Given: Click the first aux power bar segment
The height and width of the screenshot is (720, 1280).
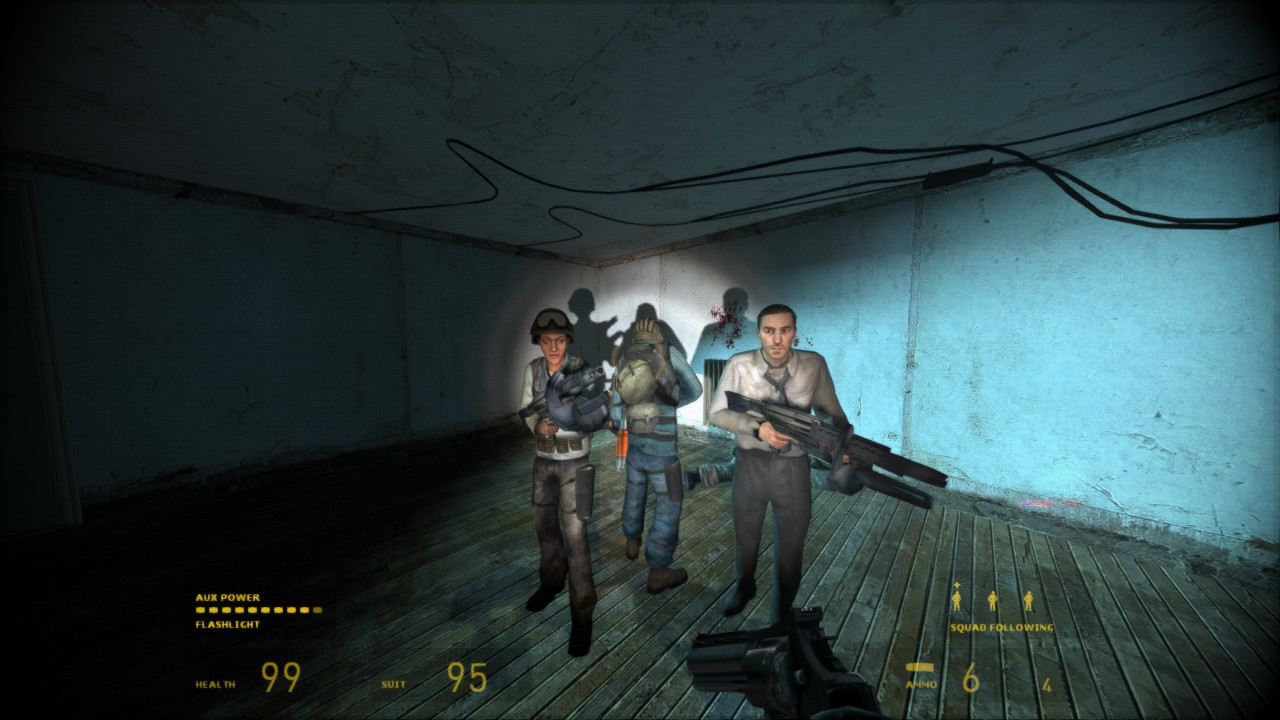Looking at the screenshot, I should [201, 609].
